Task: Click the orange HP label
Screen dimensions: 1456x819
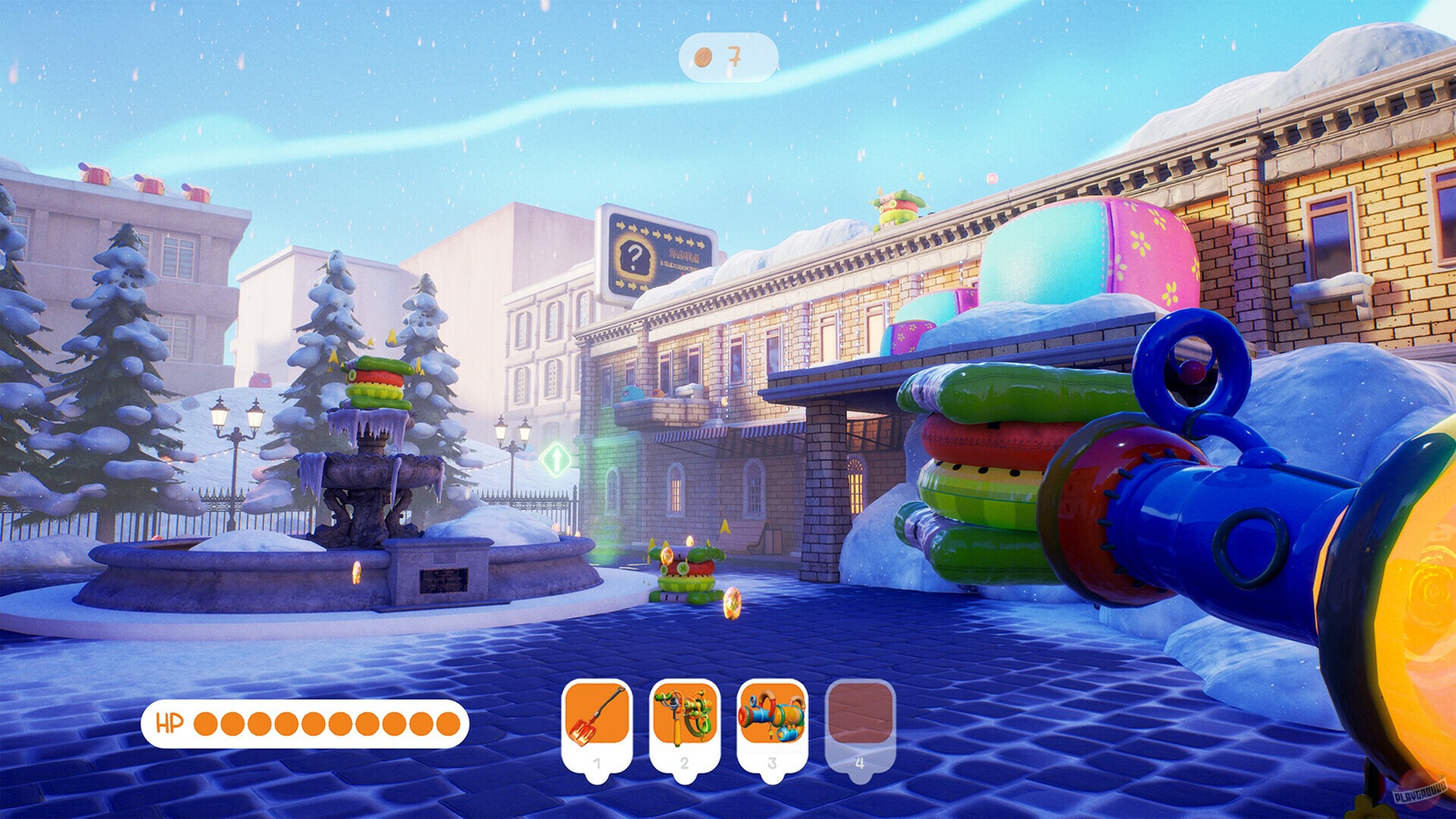Action: pyautogui.click(x=171, y=725)
